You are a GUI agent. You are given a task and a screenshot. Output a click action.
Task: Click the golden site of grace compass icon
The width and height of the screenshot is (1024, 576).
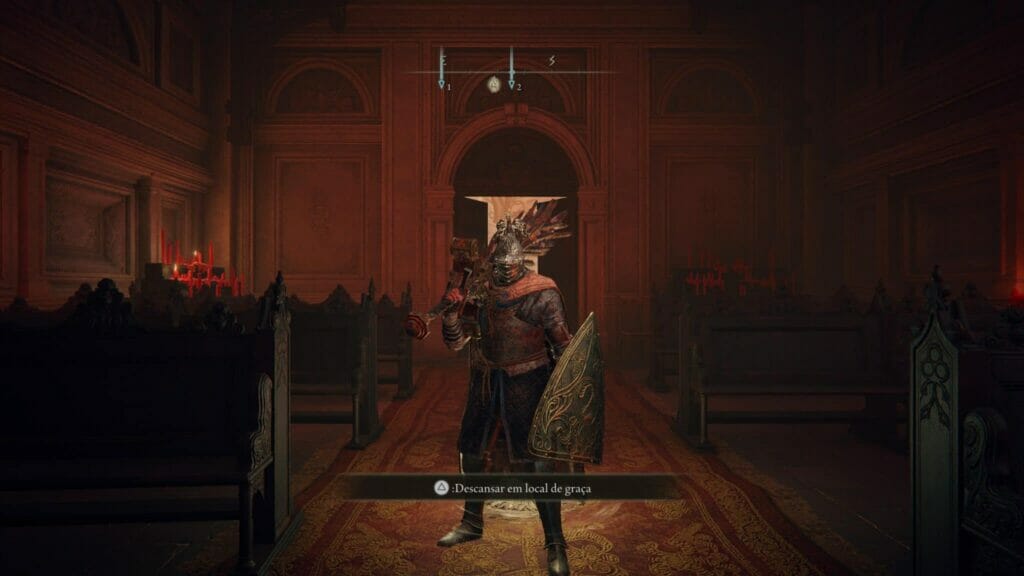(493, 85)
